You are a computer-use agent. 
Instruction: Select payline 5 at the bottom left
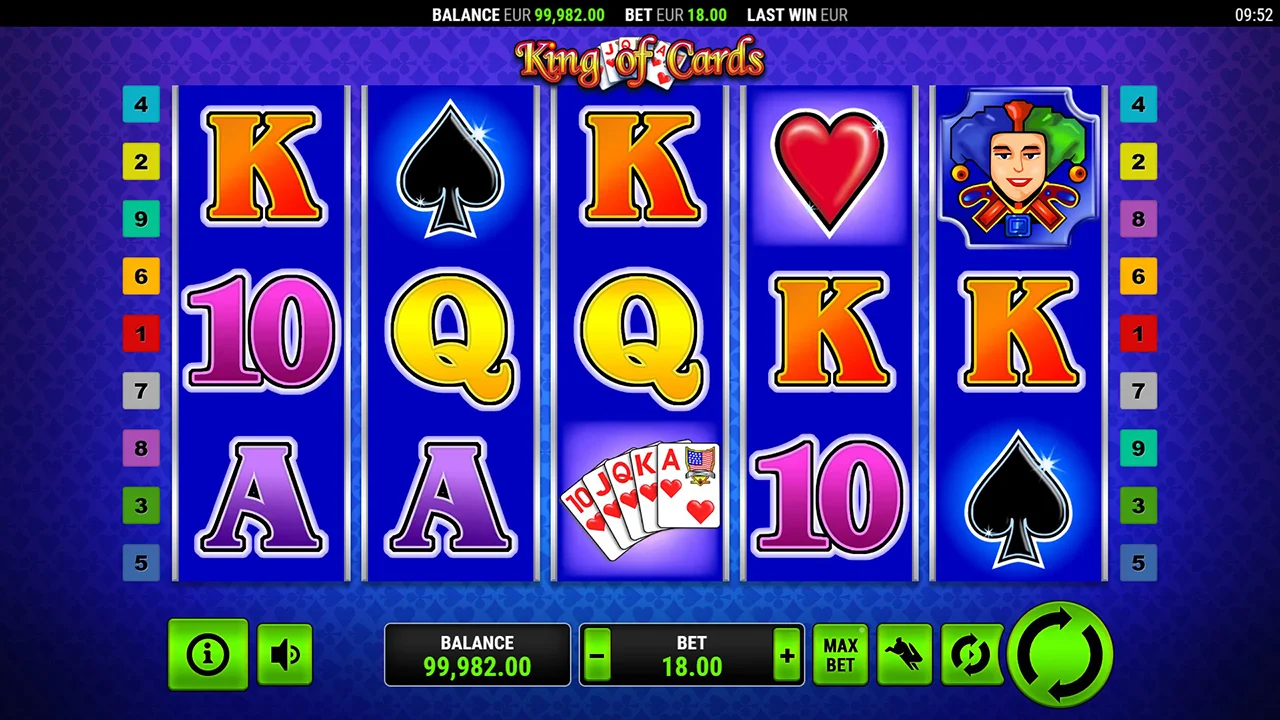(141, 562)
